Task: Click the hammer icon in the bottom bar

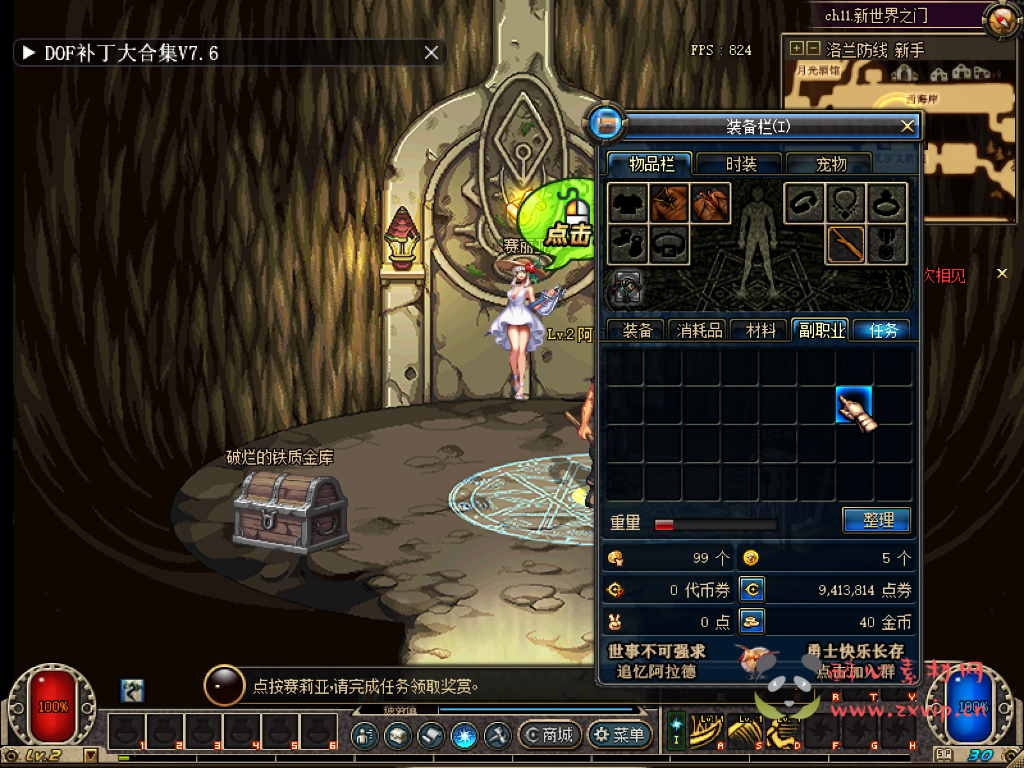Action: pyautogui.click(x=497, y=735)
